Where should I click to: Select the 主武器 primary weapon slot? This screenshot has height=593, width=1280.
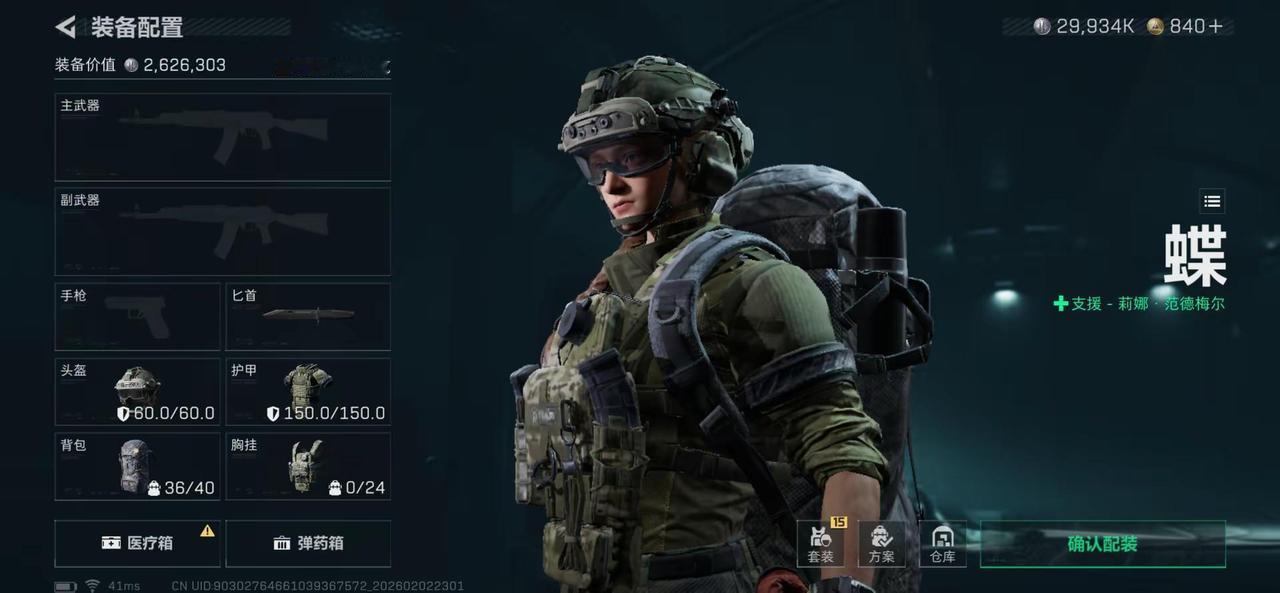click(x=222, y=137)
